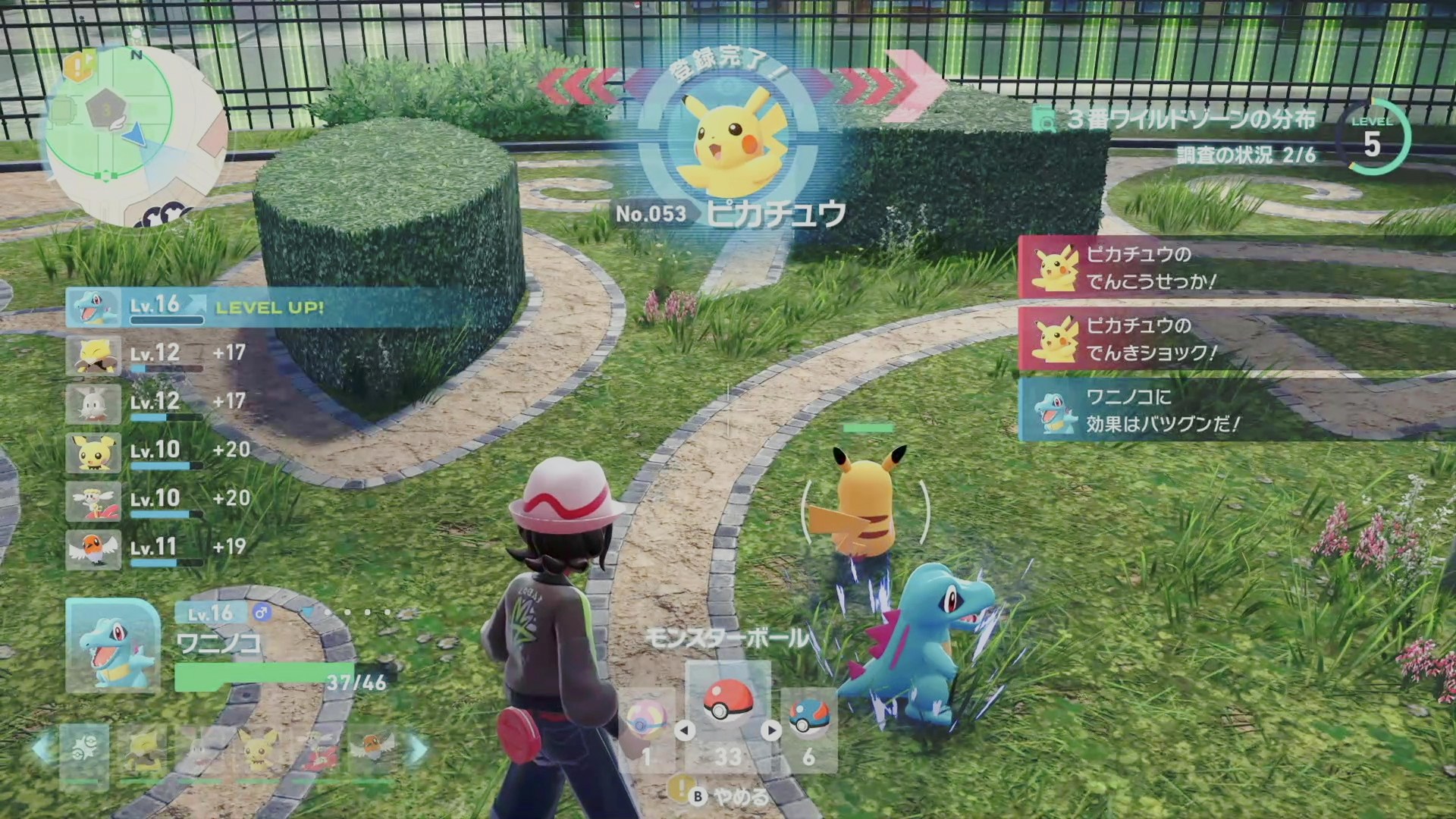Click the research LEVEL 5 ring
This screenshot has width=1456, height=819.
(x=1373, y=138)
